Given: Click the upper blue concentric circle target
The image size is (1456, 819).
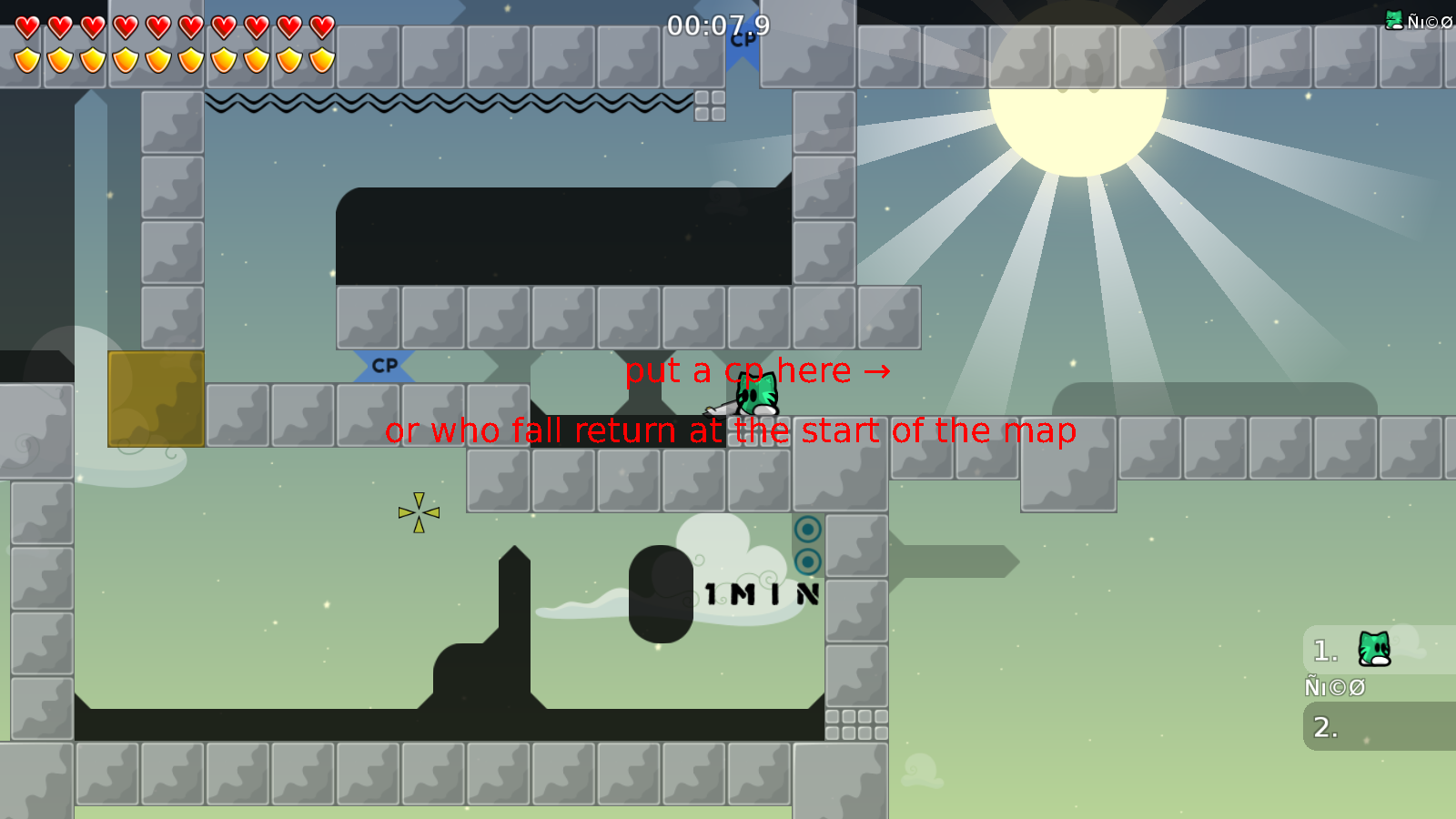Looking at the screenshot, I should (806, 528).
